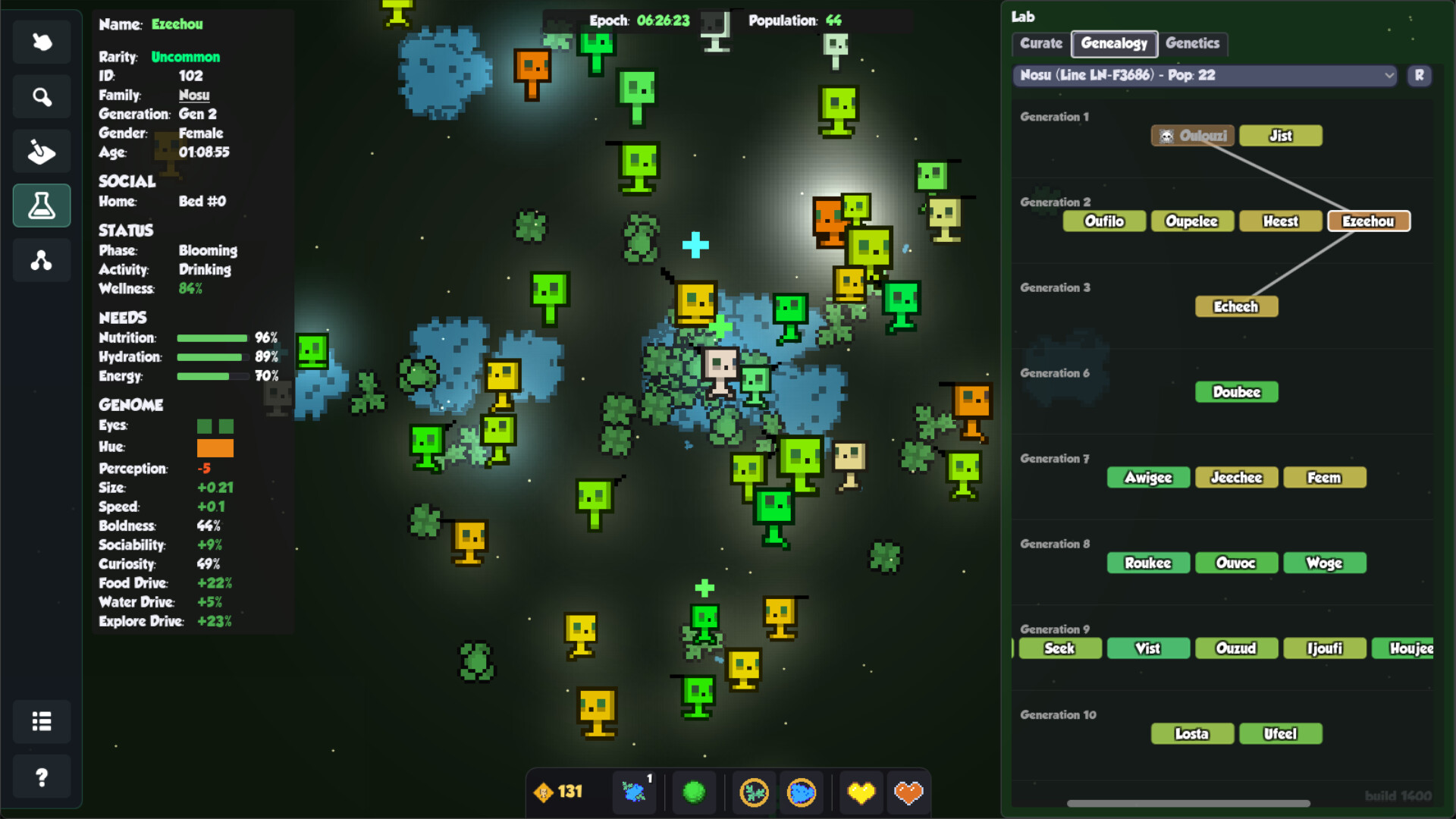Select the pond item with badge 1
The width and height of the screenshot is (1456, 819).
(634, 792)
